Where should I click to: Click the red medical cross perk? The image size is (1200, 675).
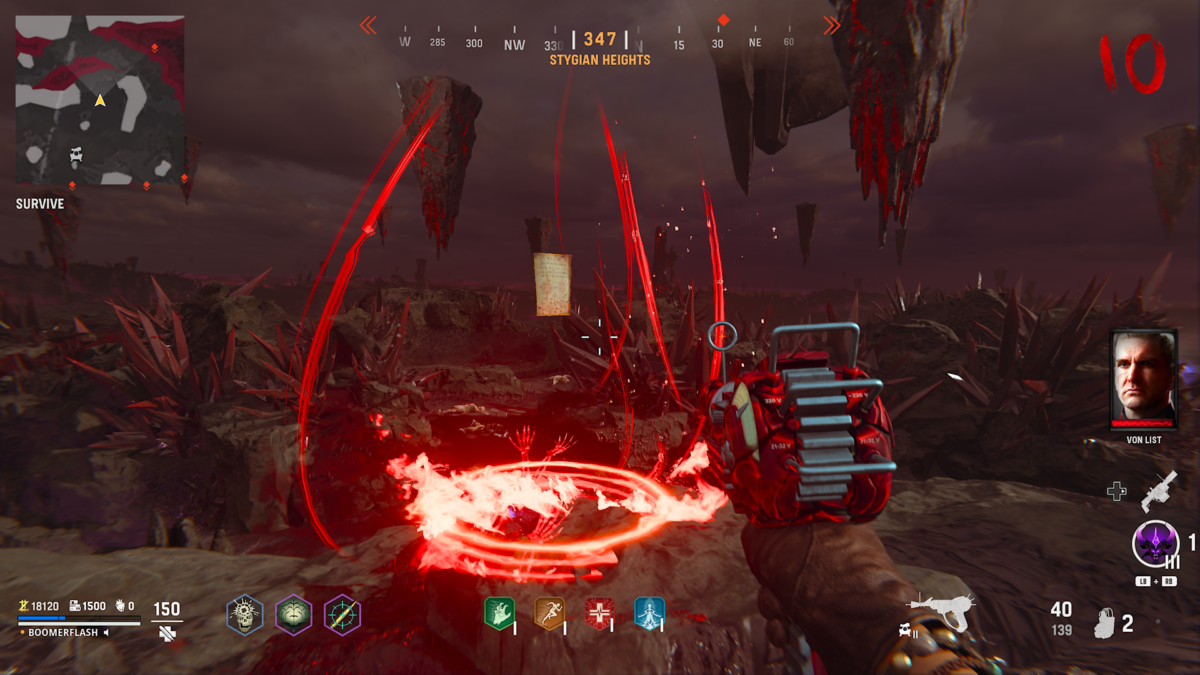(x=599, y=613)
